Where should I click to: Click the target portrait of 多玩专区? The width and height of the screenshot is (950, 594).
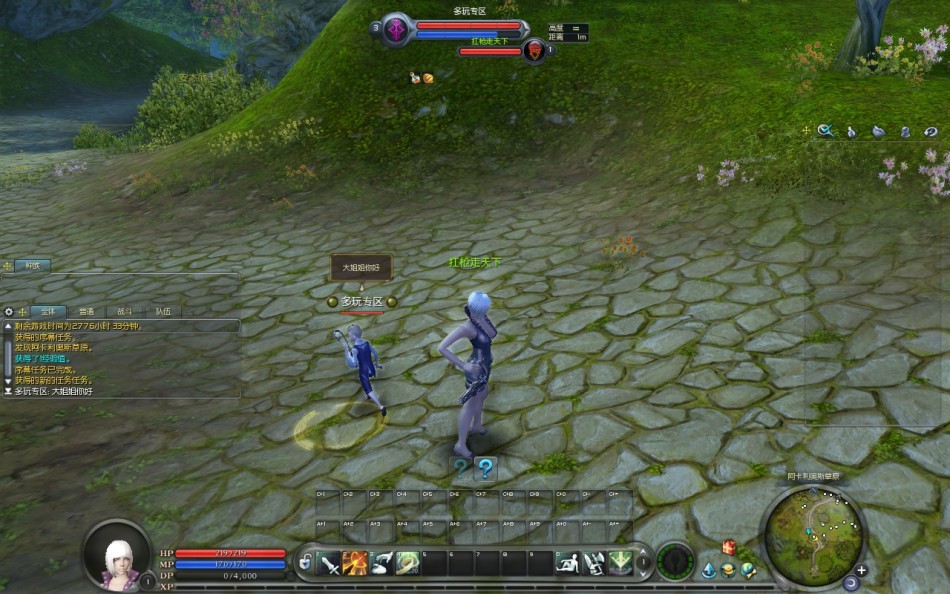click(x=397, y=29)
